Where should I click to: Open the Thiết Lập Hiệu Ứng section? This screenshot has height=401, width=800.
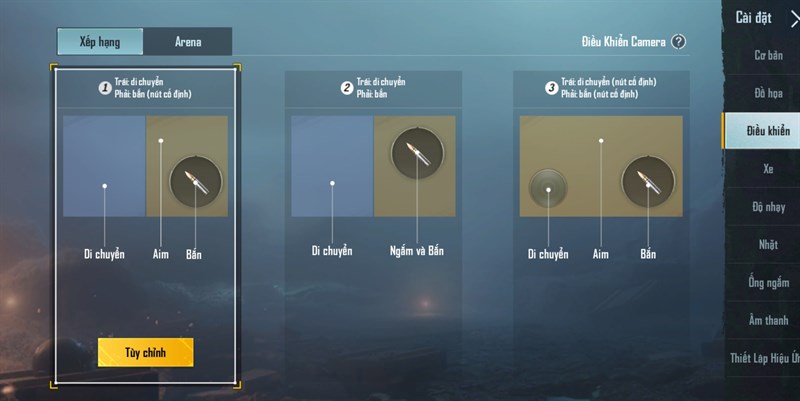pos(766,358)
